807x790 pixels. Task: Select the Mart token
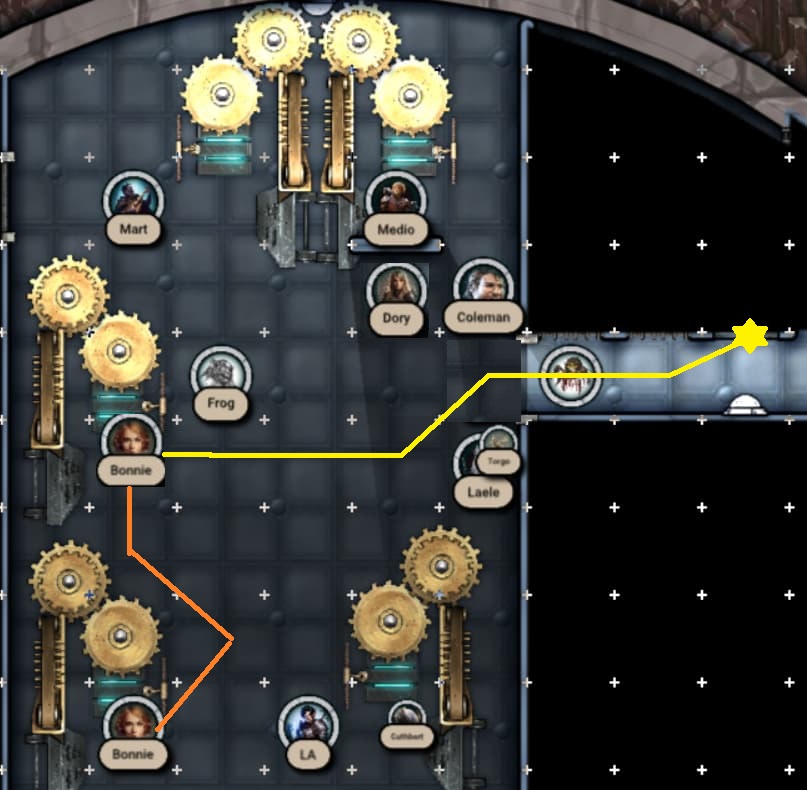tap(134, 197)
